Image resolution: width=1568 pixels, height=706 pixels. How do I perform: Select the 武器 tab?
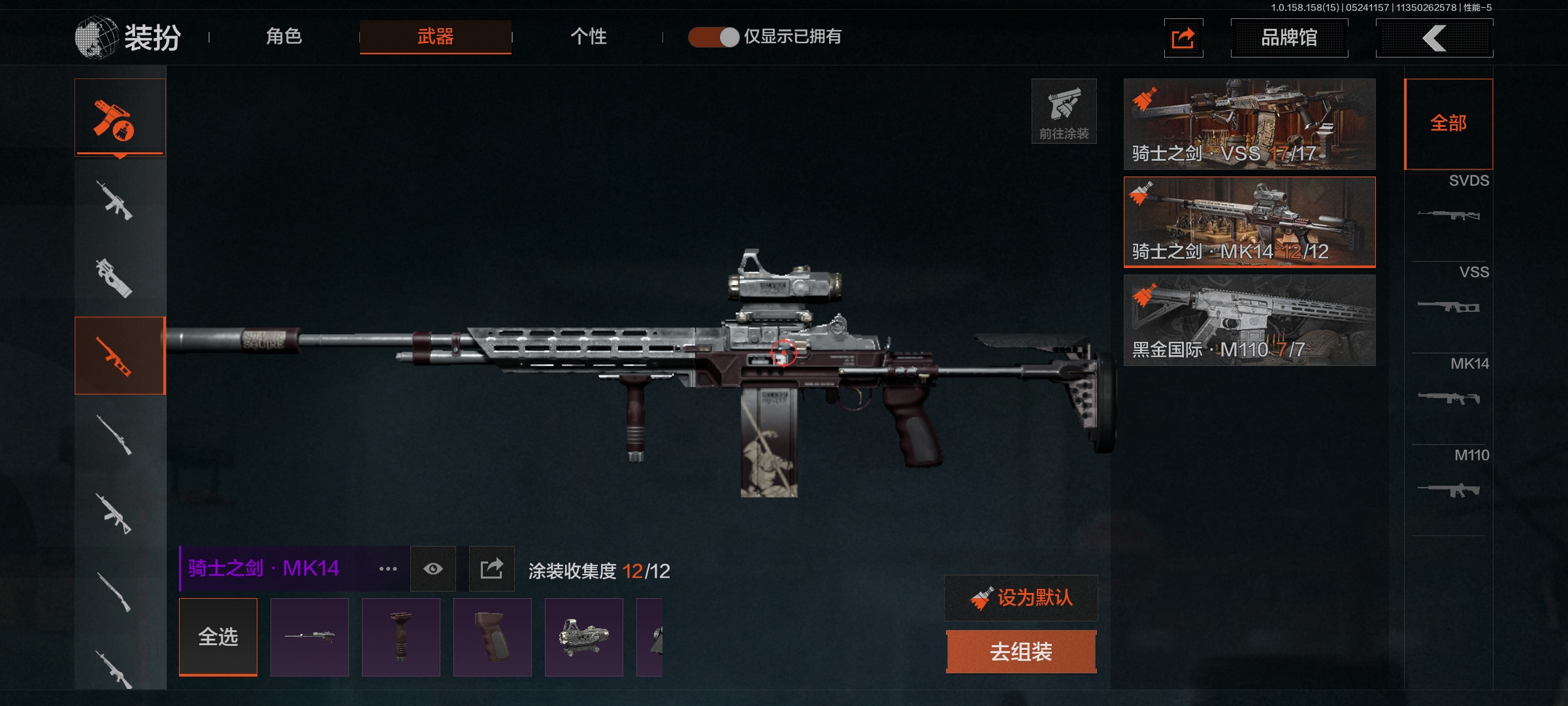point(435,37)
